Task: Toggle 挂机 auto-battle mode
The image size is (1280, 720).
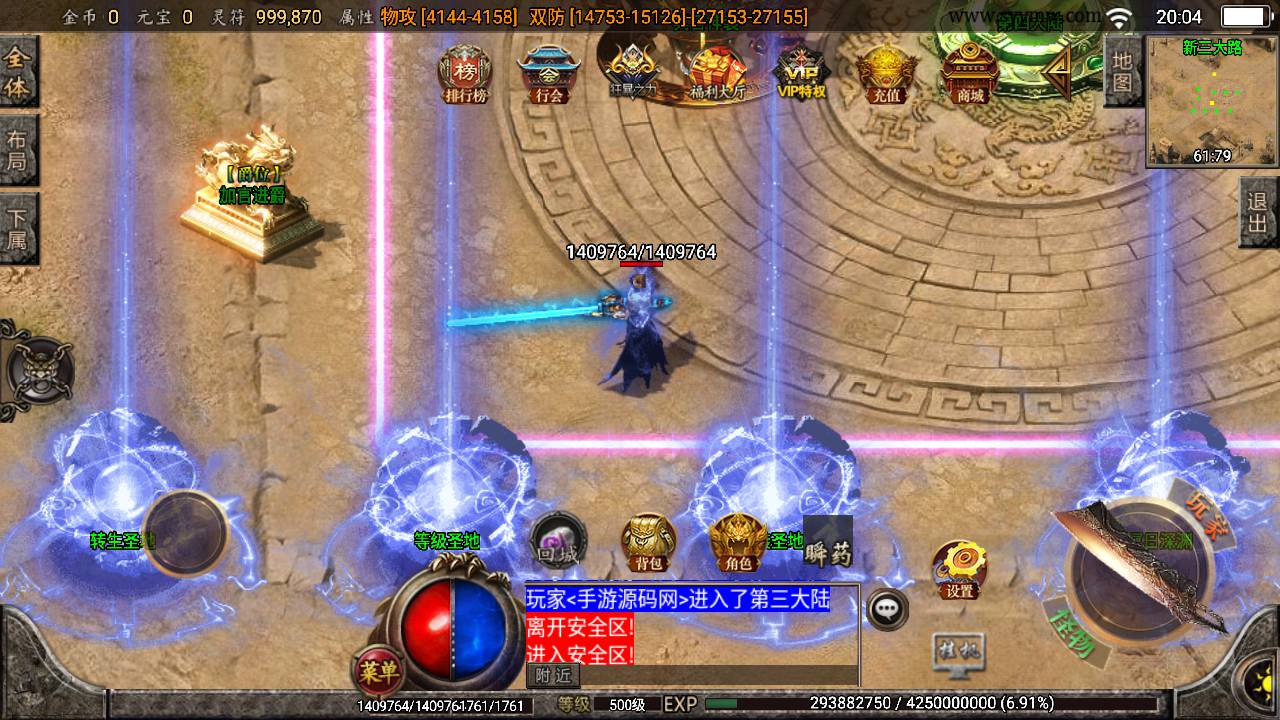Action: [958, 650]
